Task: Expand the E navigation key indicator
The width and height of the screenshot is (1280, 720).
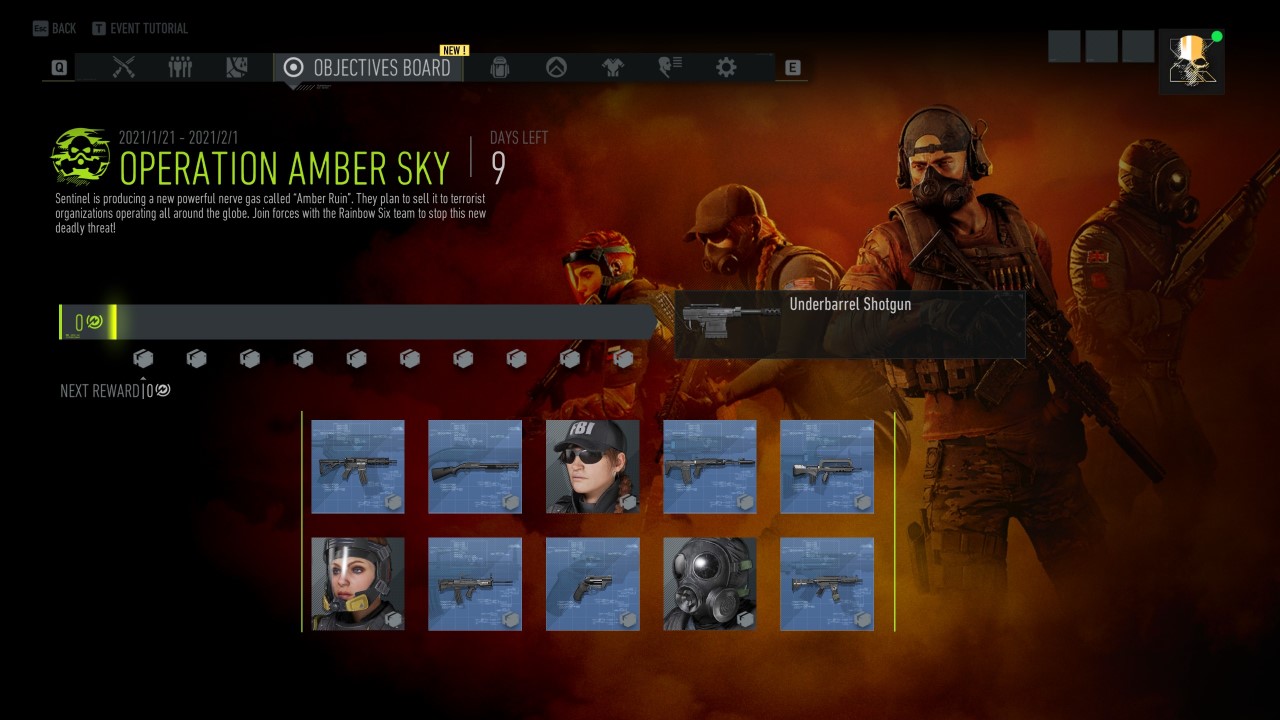Action: point(791,66)
